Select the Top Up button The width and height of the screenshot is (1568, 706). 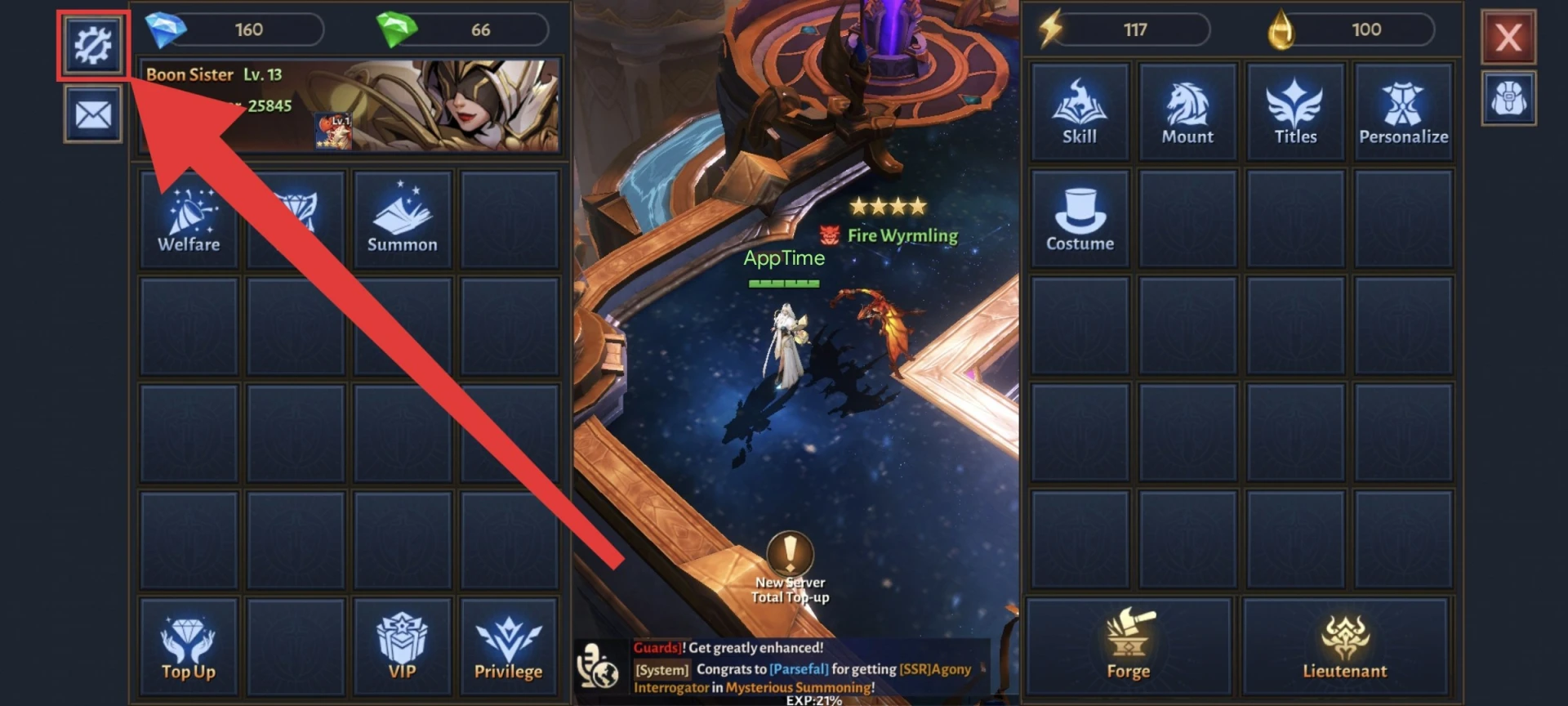pos(189,647)
